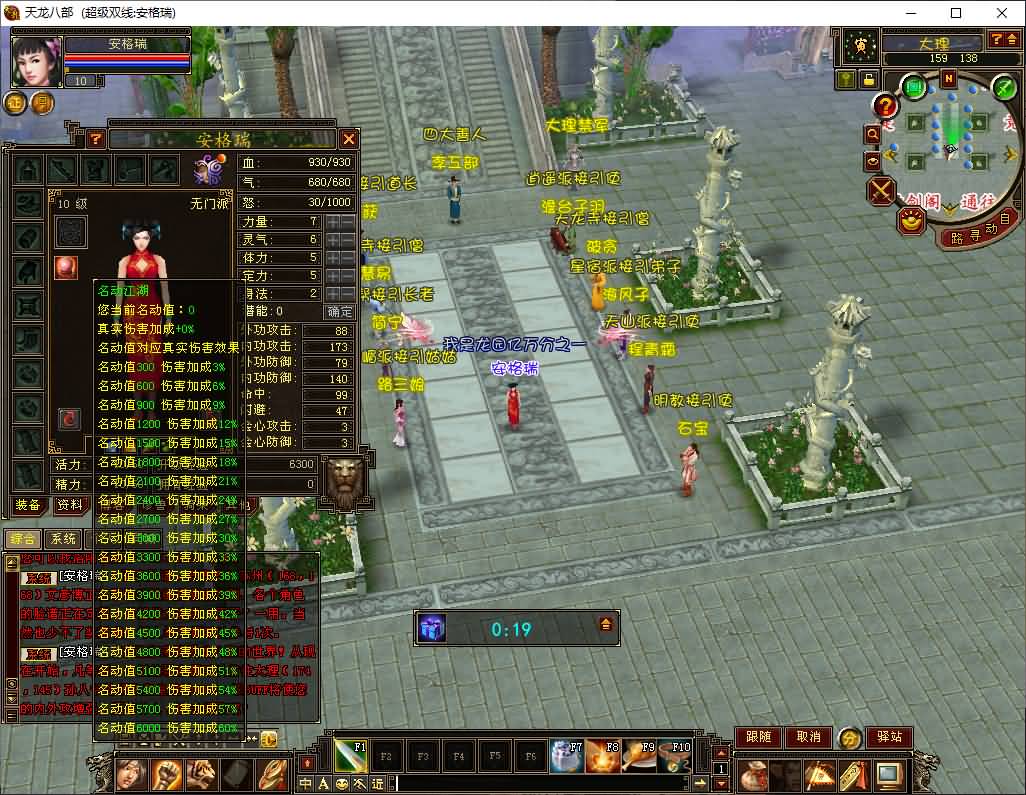Open the magnifying glass search by the minimap
This screenshot has width=1026, height=795.
(873, 132)
